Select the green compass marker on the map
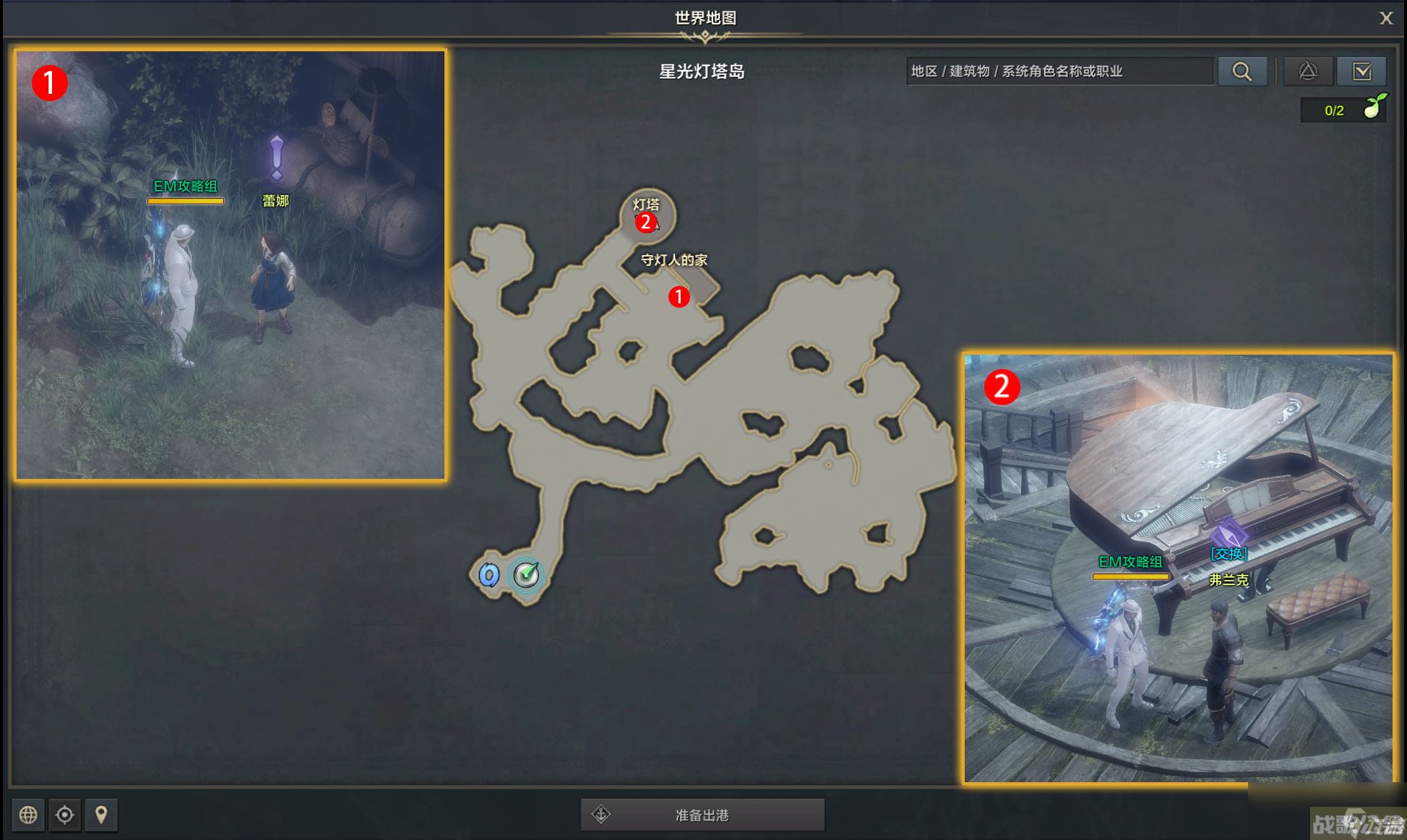 [x=526, y=574]
